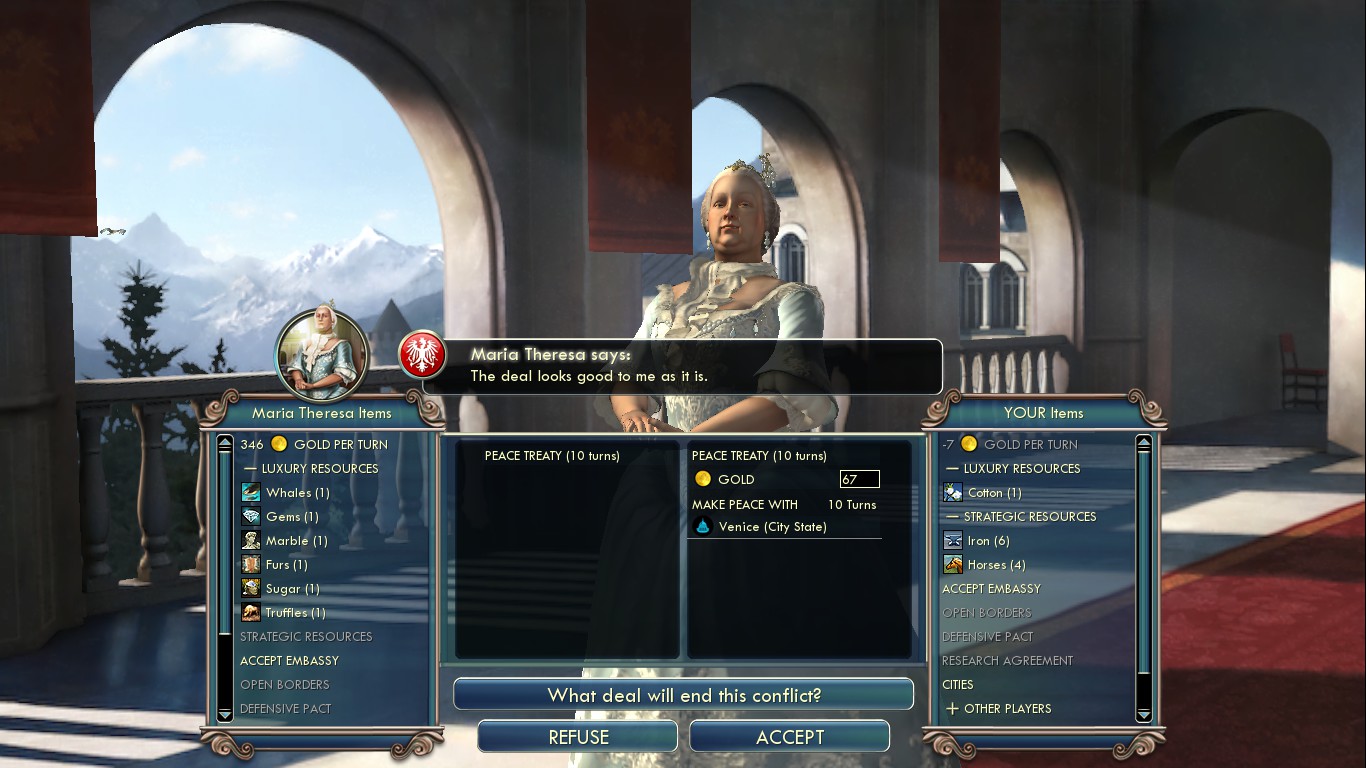Open your Cities trade list

pyautogui.click(x=957, y=684)
